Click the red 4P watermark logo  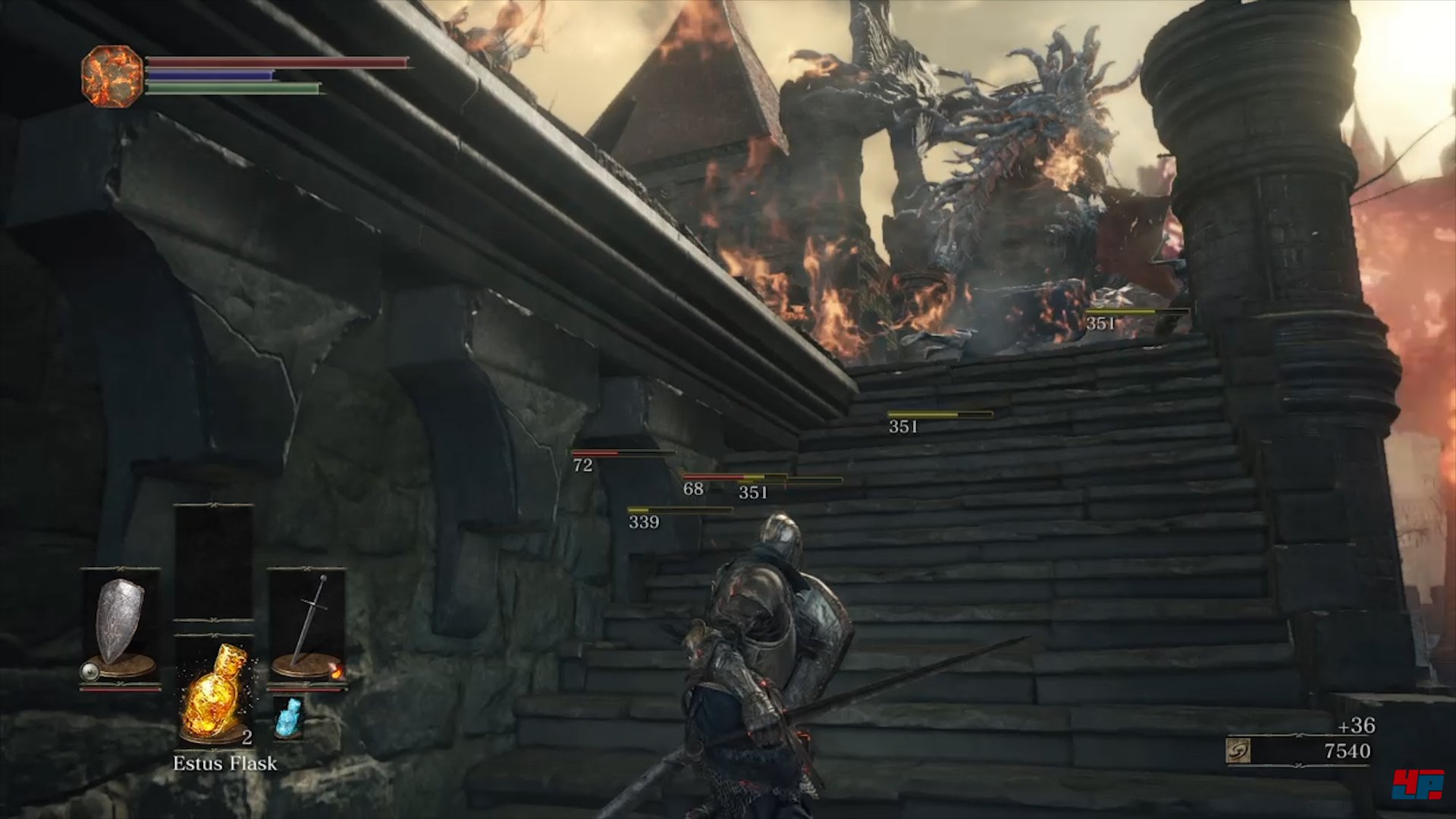click(x=1417, y=784)
